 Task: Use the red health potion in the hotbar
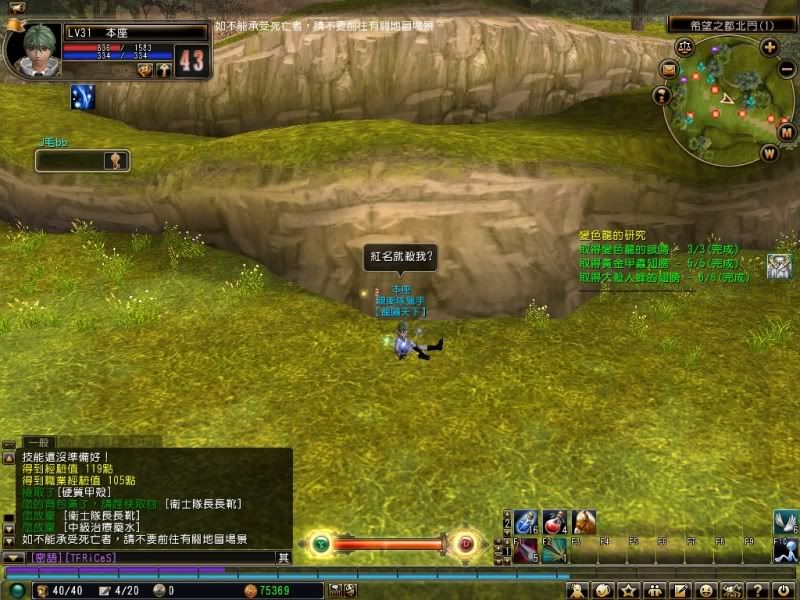556,521
